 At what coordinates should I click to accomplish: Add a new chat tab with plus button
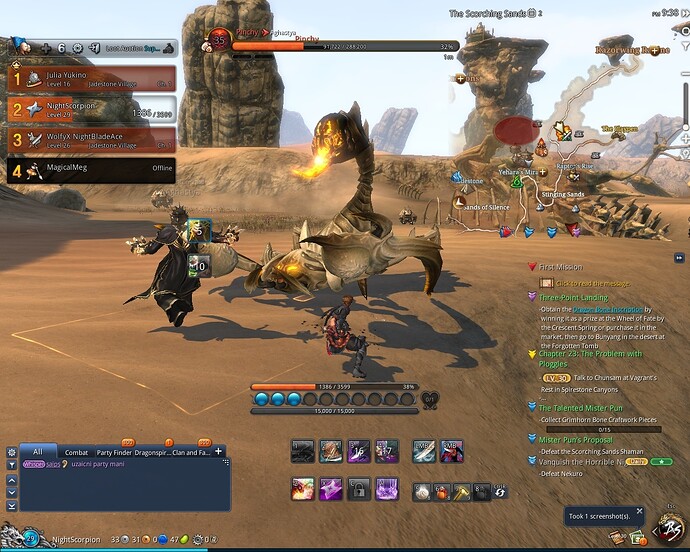point(218,452)
